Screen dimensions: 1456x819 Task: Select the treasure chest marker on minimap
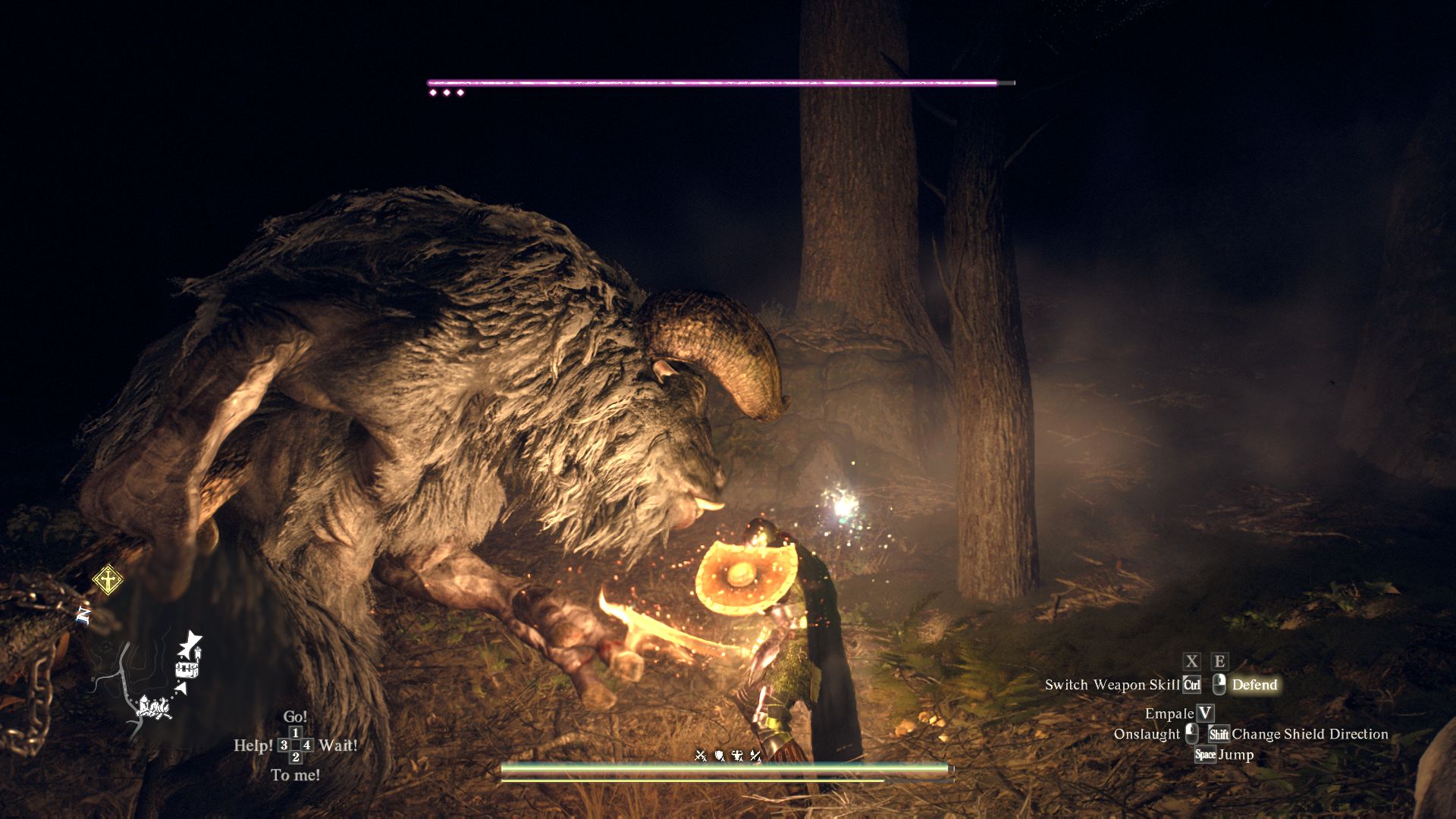click(x=187, y=669)
